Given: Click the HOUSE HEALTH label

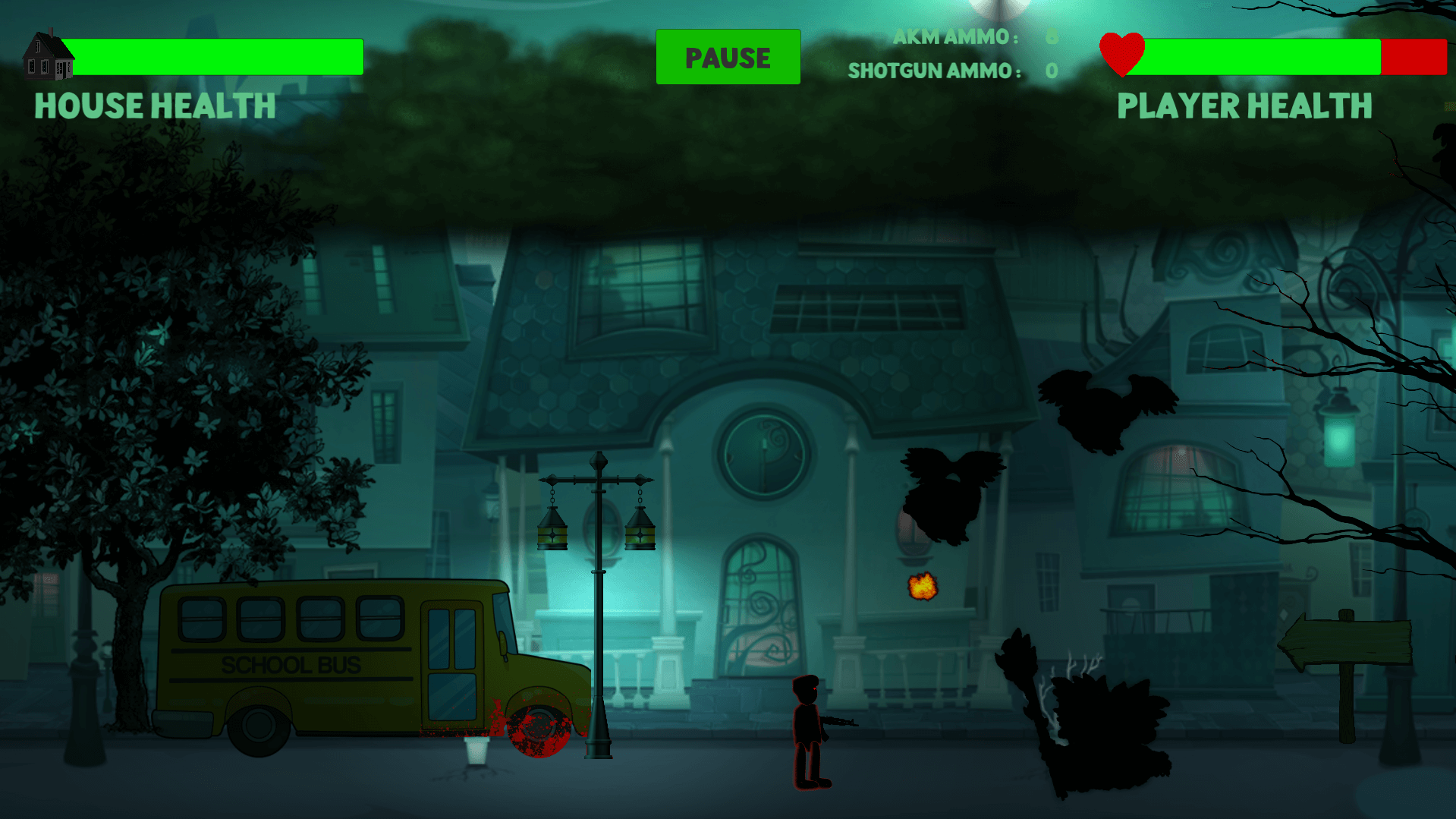Looking at the screenshot, I should [154, 106].
